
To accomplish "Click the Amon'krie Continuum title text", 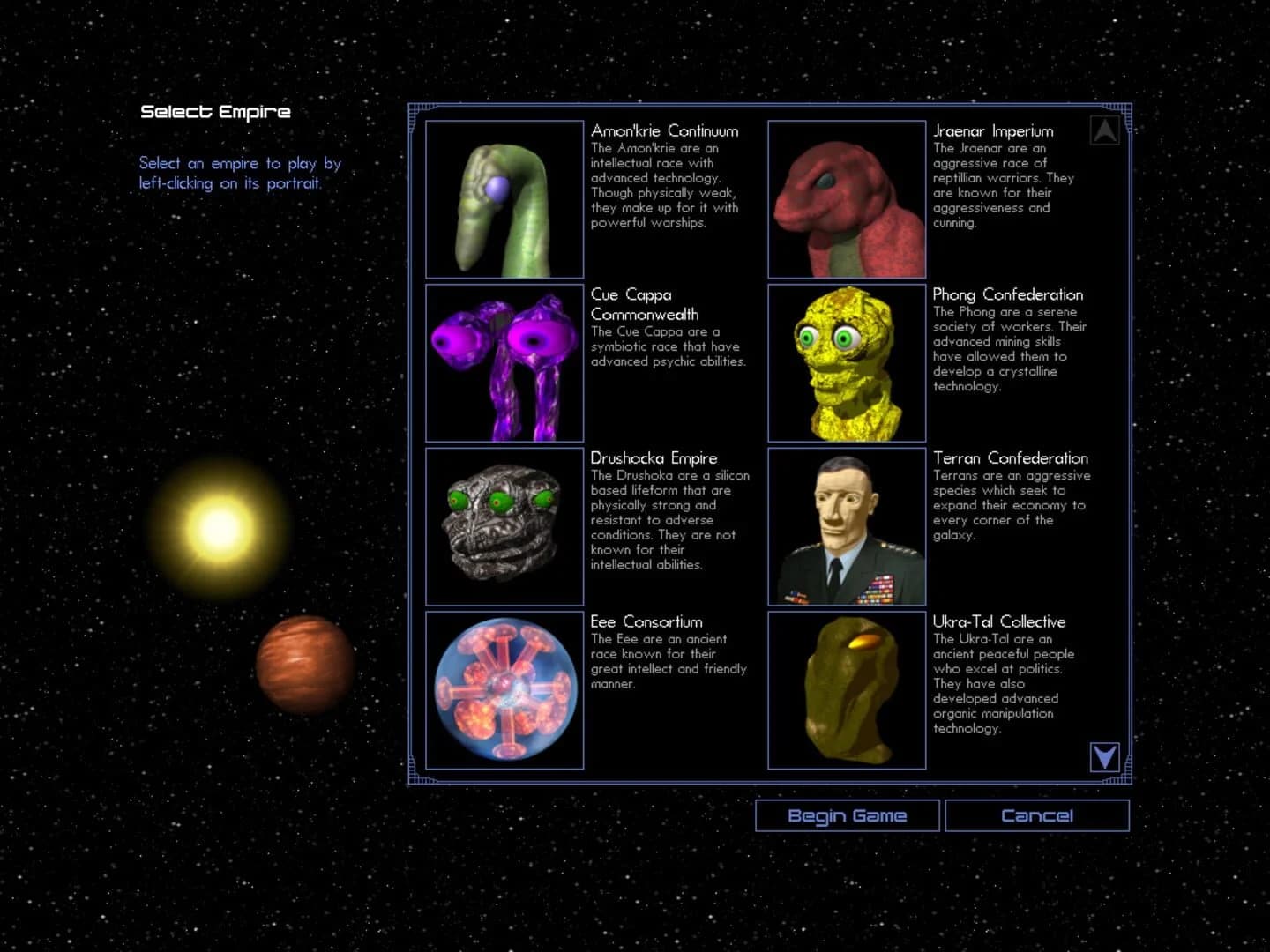I will coord(664,130).
